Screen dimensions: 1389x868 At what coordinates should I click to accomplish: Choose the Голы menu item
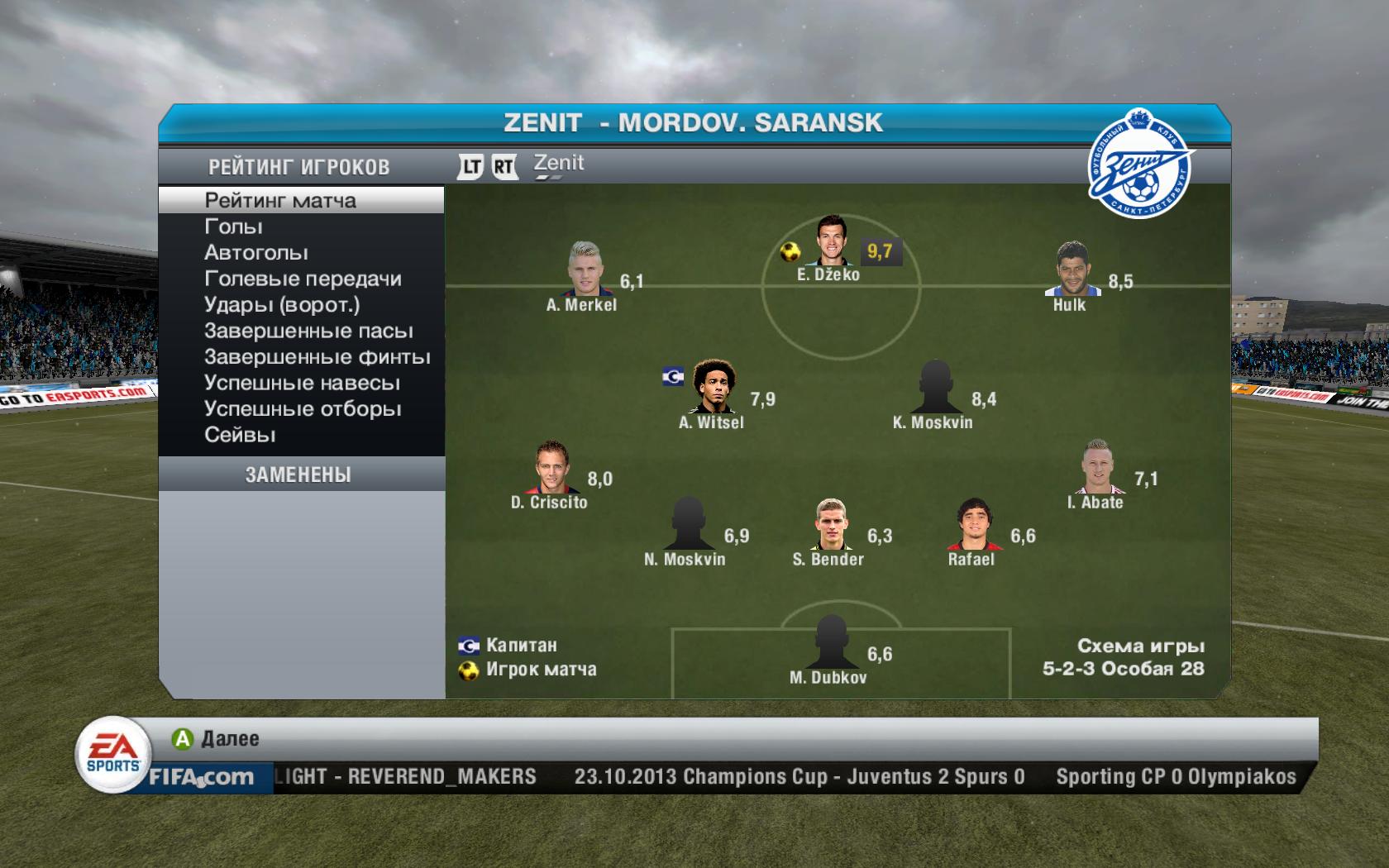click(x=233, y=227)
